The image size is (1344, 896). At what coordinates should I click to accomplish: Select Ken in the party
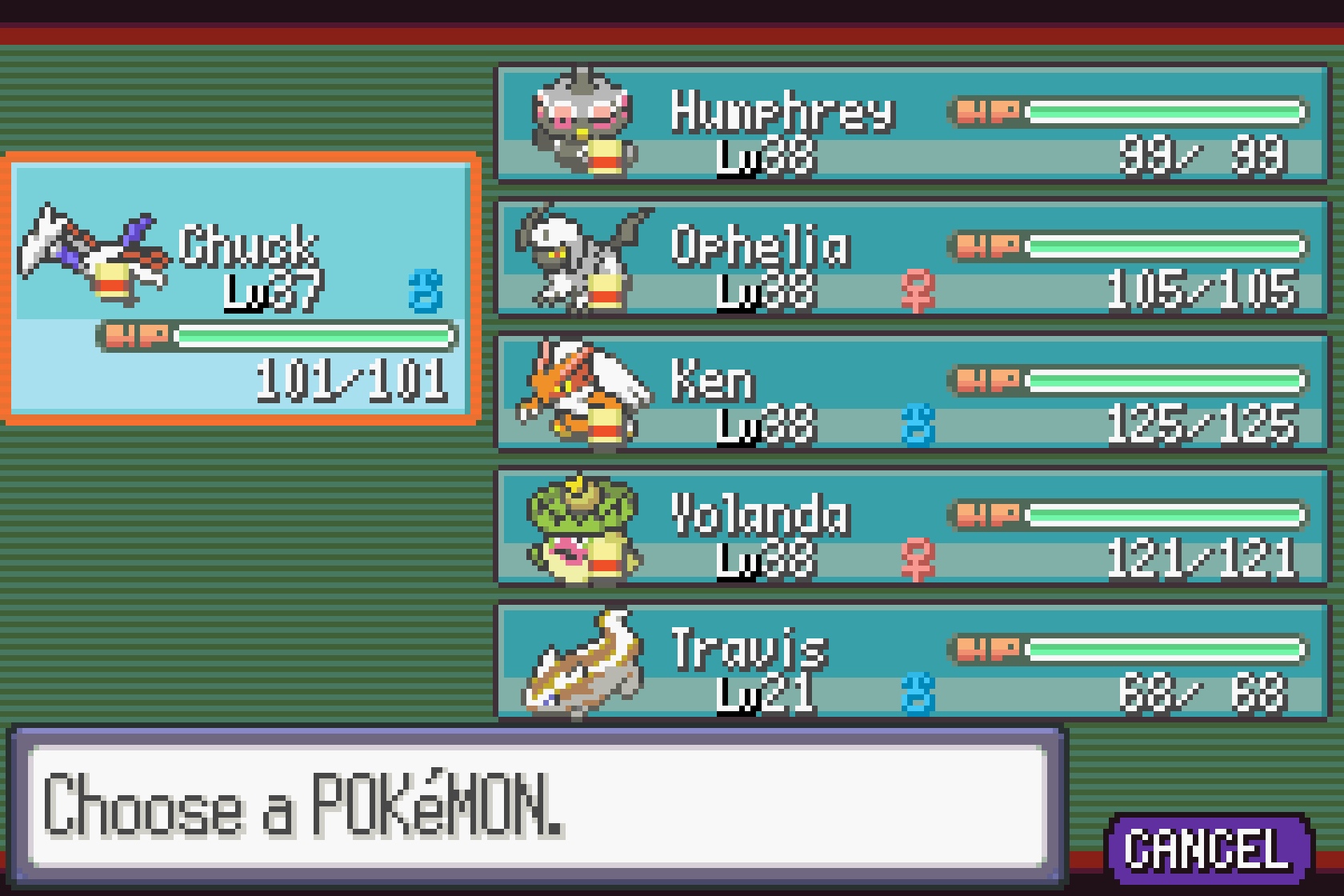click(912, 393)
